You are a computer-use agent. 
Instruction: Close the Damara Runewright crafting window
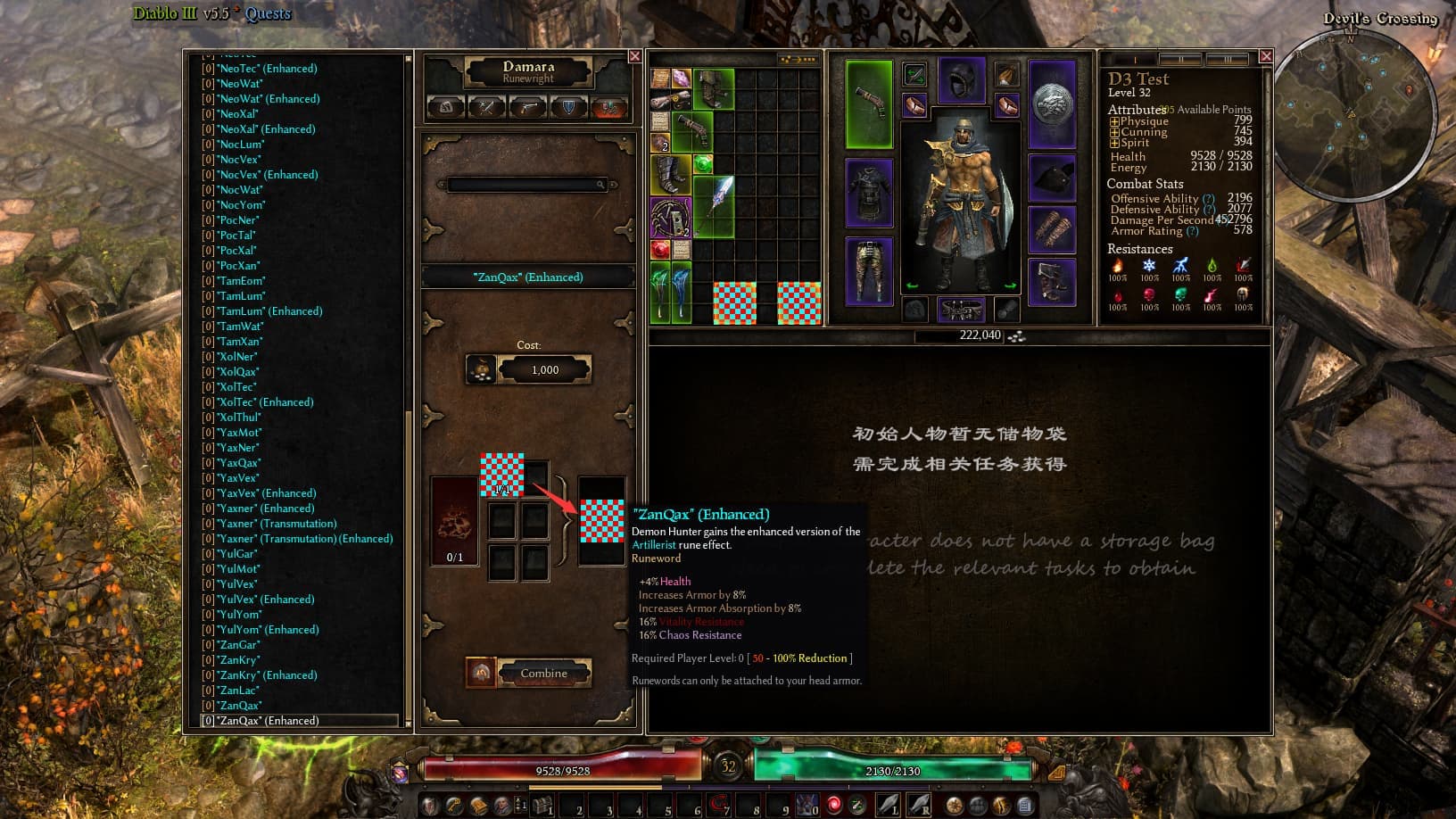tap(635, 56)
